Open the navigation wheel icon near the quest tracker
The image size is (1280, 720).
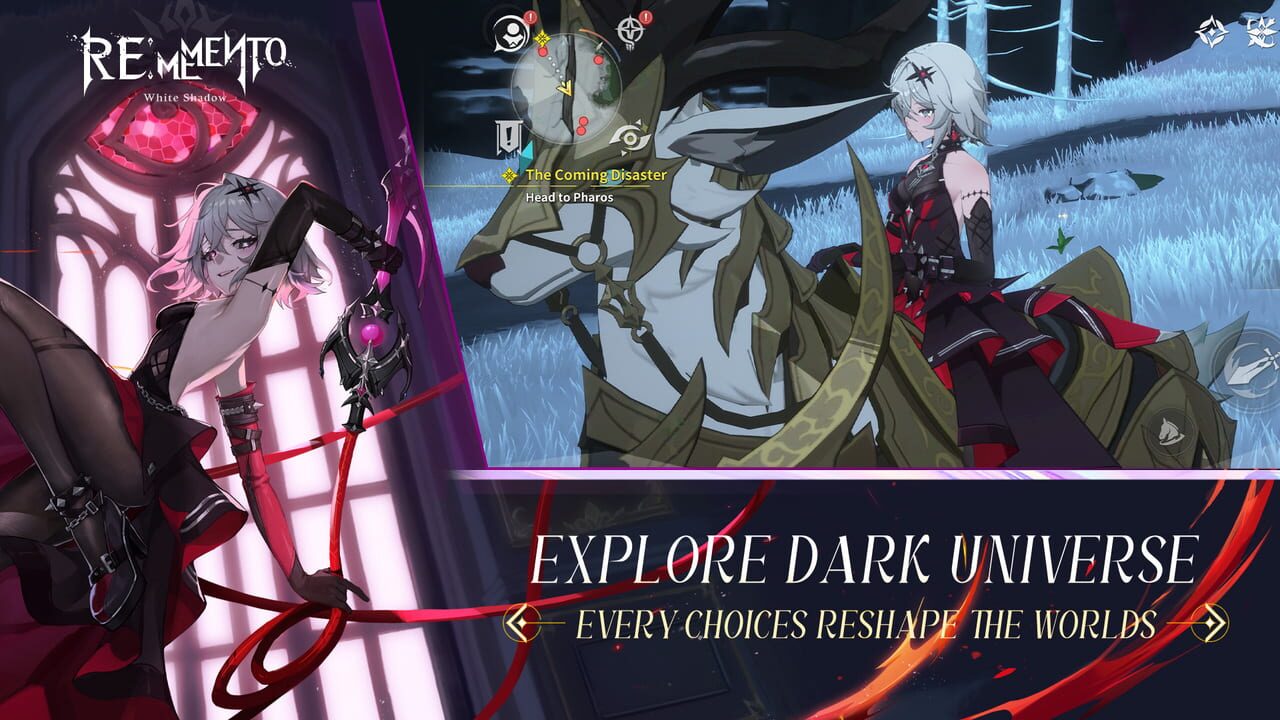click(x=629, y=136)
